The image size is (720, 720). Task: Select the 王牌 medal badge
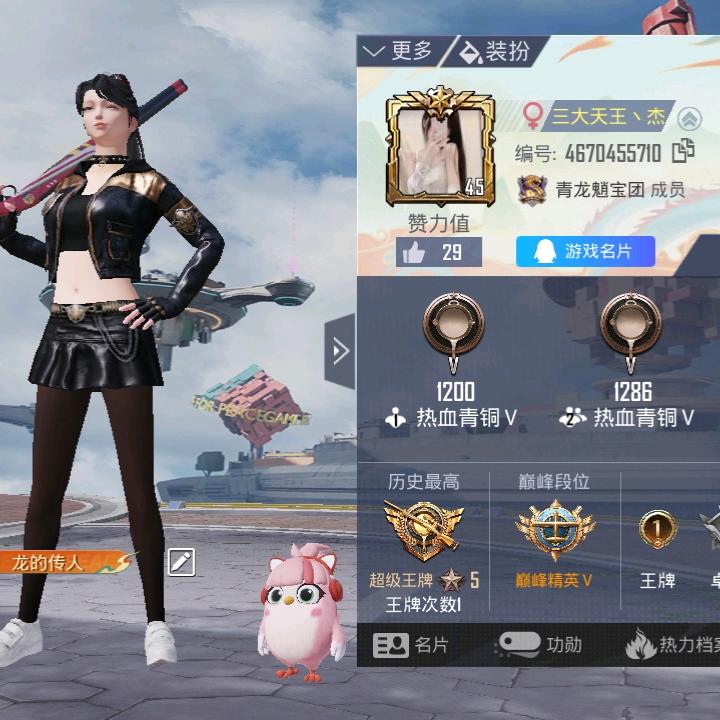click(x=657, y=530)
